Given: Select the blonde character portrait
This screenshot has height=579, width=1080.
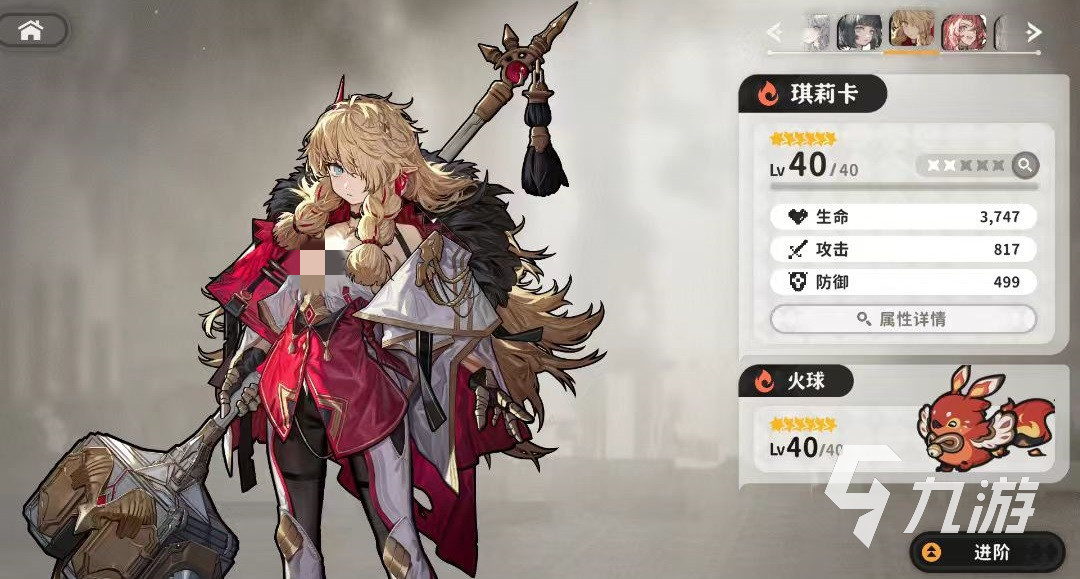Looking at the screenshot, I should 911,30.
